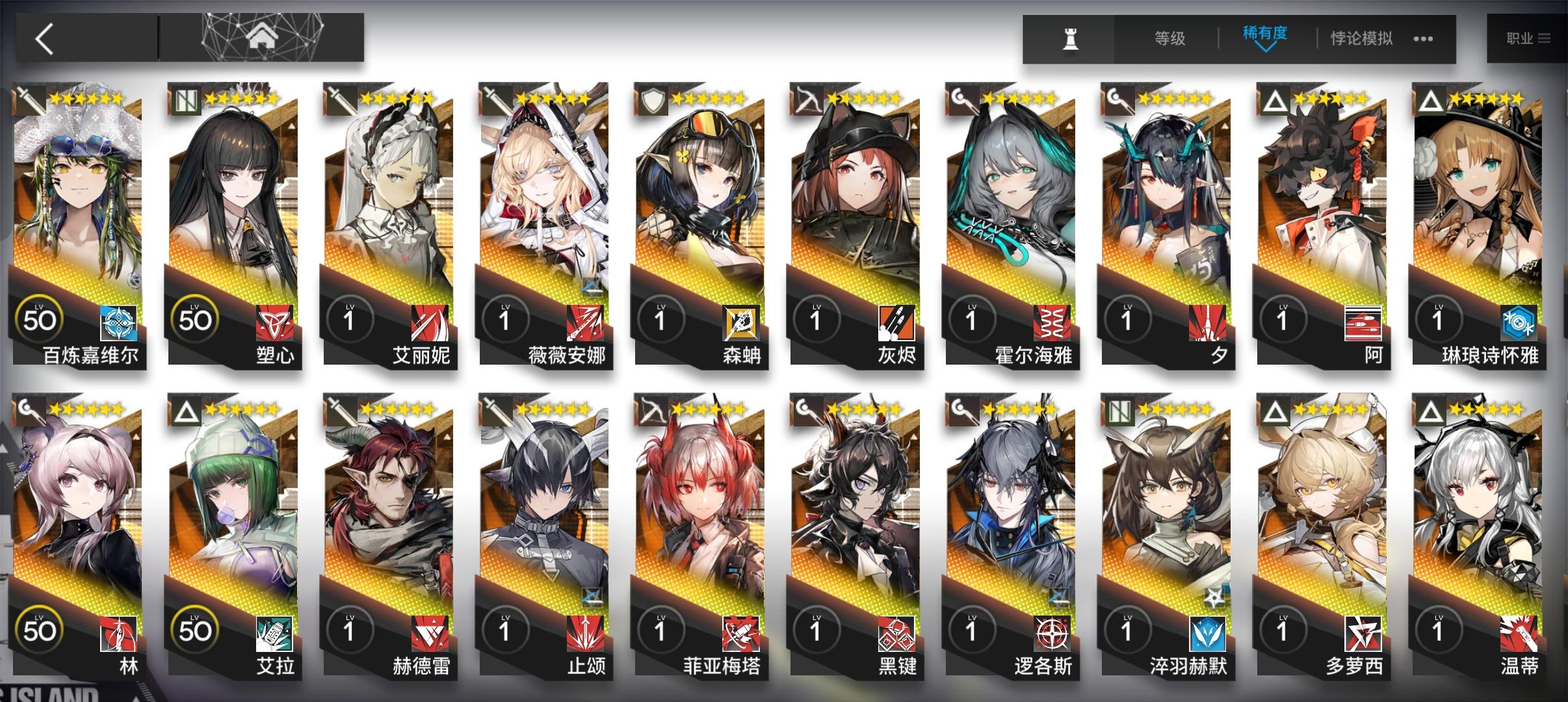Image resolution: width=1568 pixels, height=702 pixels.
Task: Click the level 50 progress ring on 林's card
Action: [40, 627]
